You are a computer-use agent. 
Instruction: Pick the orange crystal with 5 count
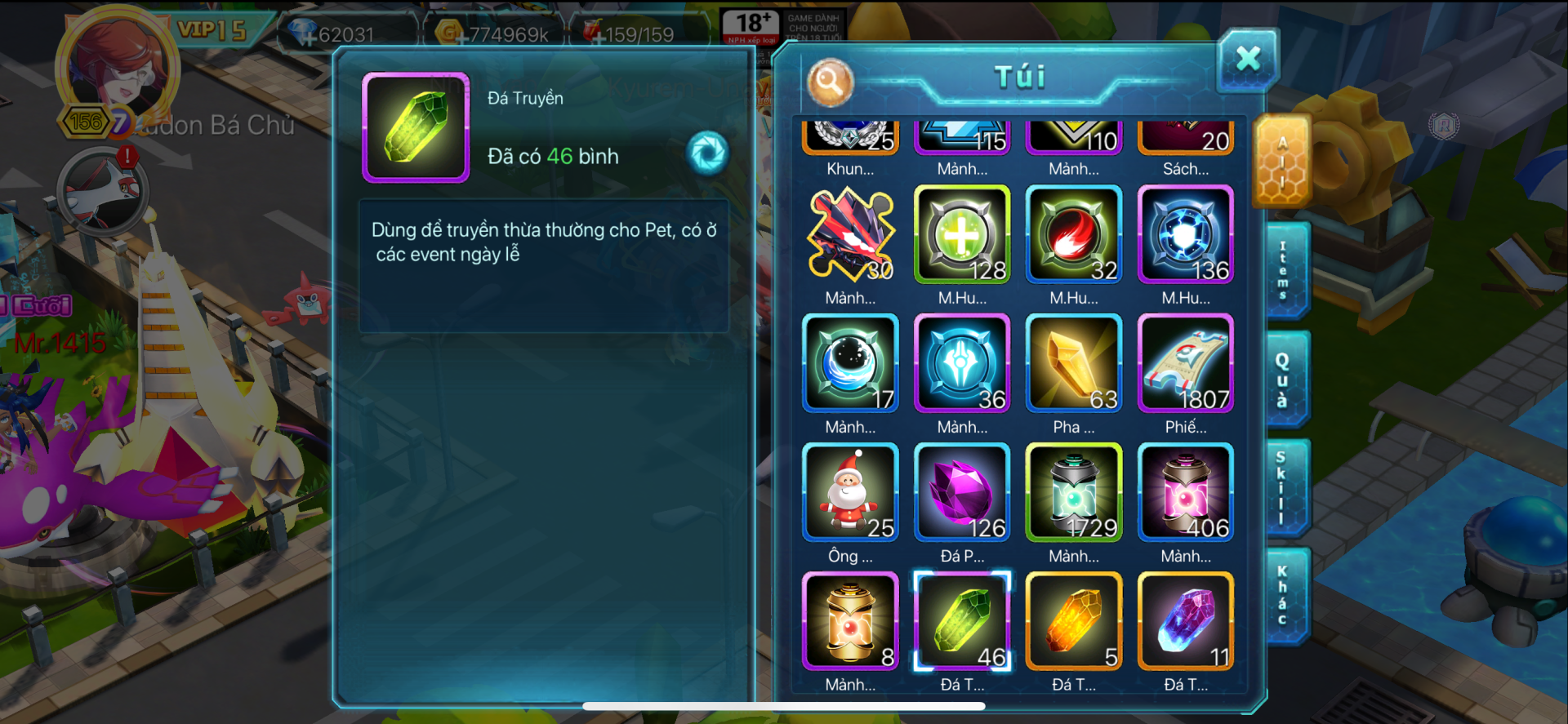(x=1074, y=621)
